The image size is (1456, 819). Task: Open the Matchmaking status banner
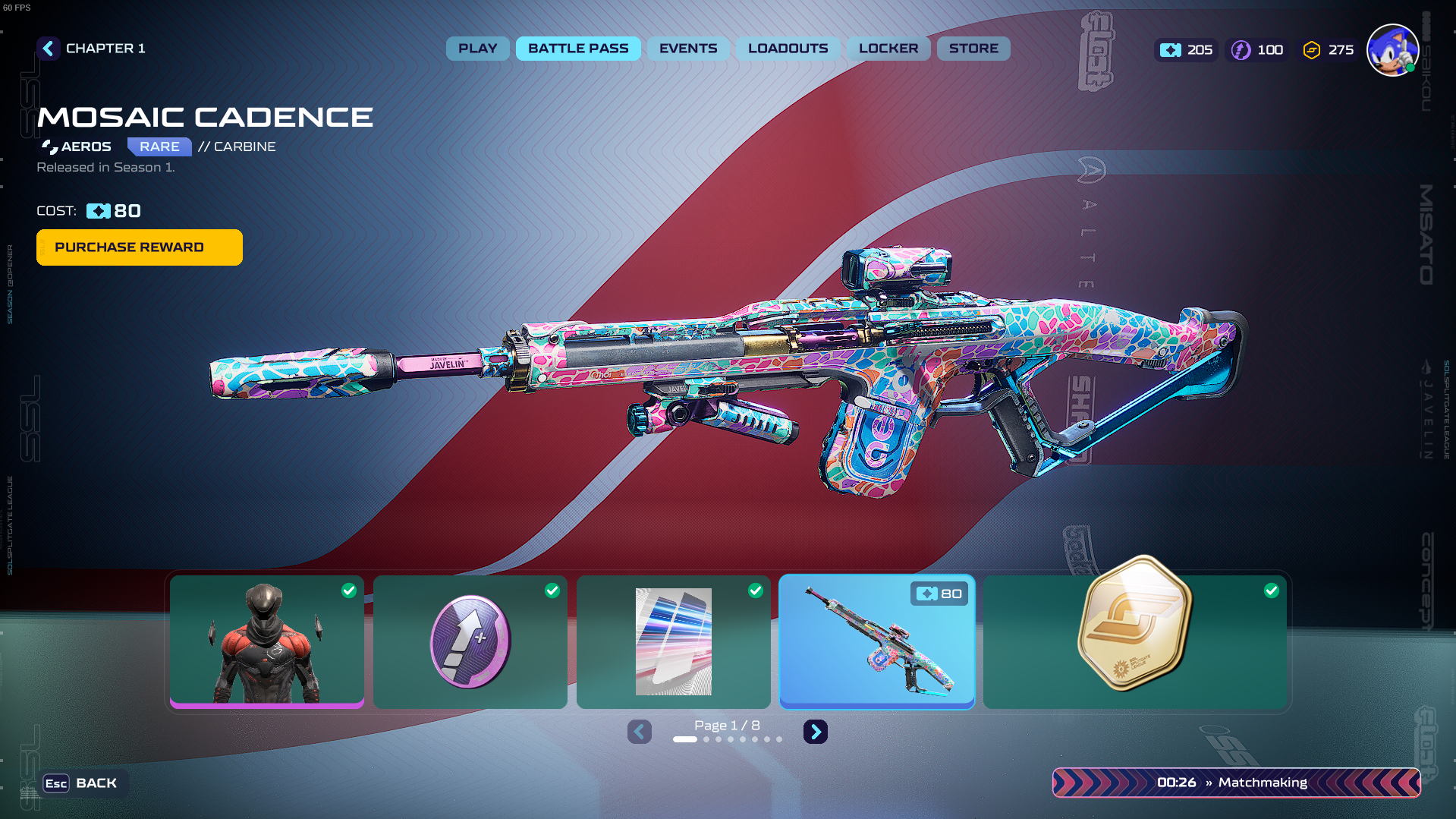(x=1236, y=783)
